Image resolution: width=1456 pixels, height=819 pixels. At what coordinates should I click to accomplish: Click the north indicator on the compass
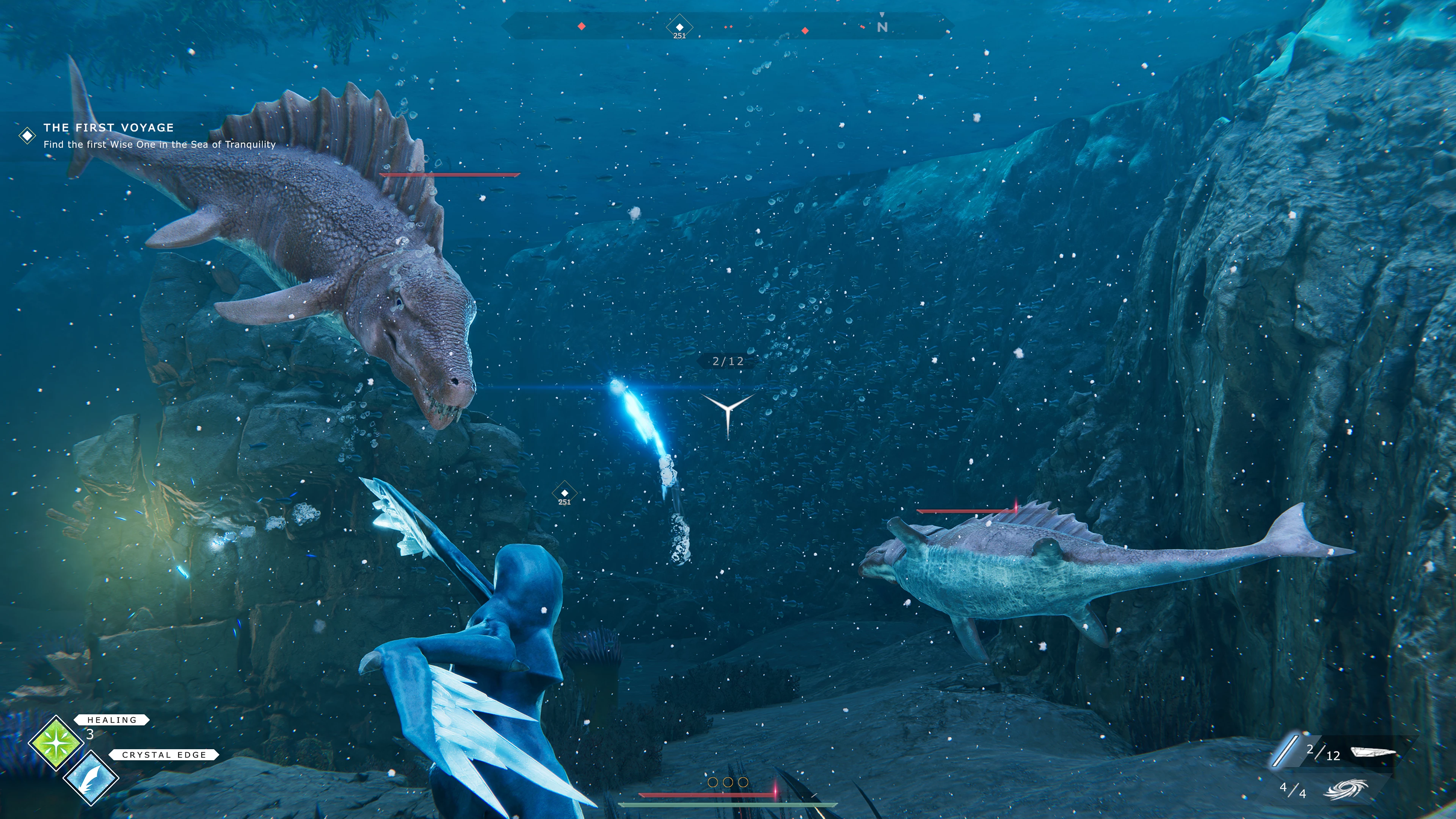pyautogui.click(x=882, y=27)
